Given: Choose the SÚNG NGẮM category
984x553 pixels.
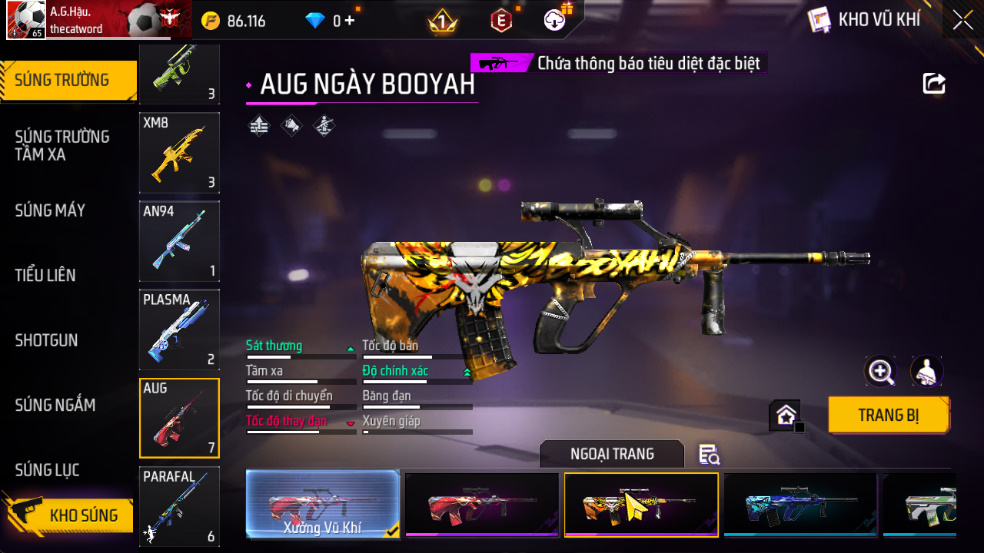Looking at the screenshot, I should click(x=55, y=405).
